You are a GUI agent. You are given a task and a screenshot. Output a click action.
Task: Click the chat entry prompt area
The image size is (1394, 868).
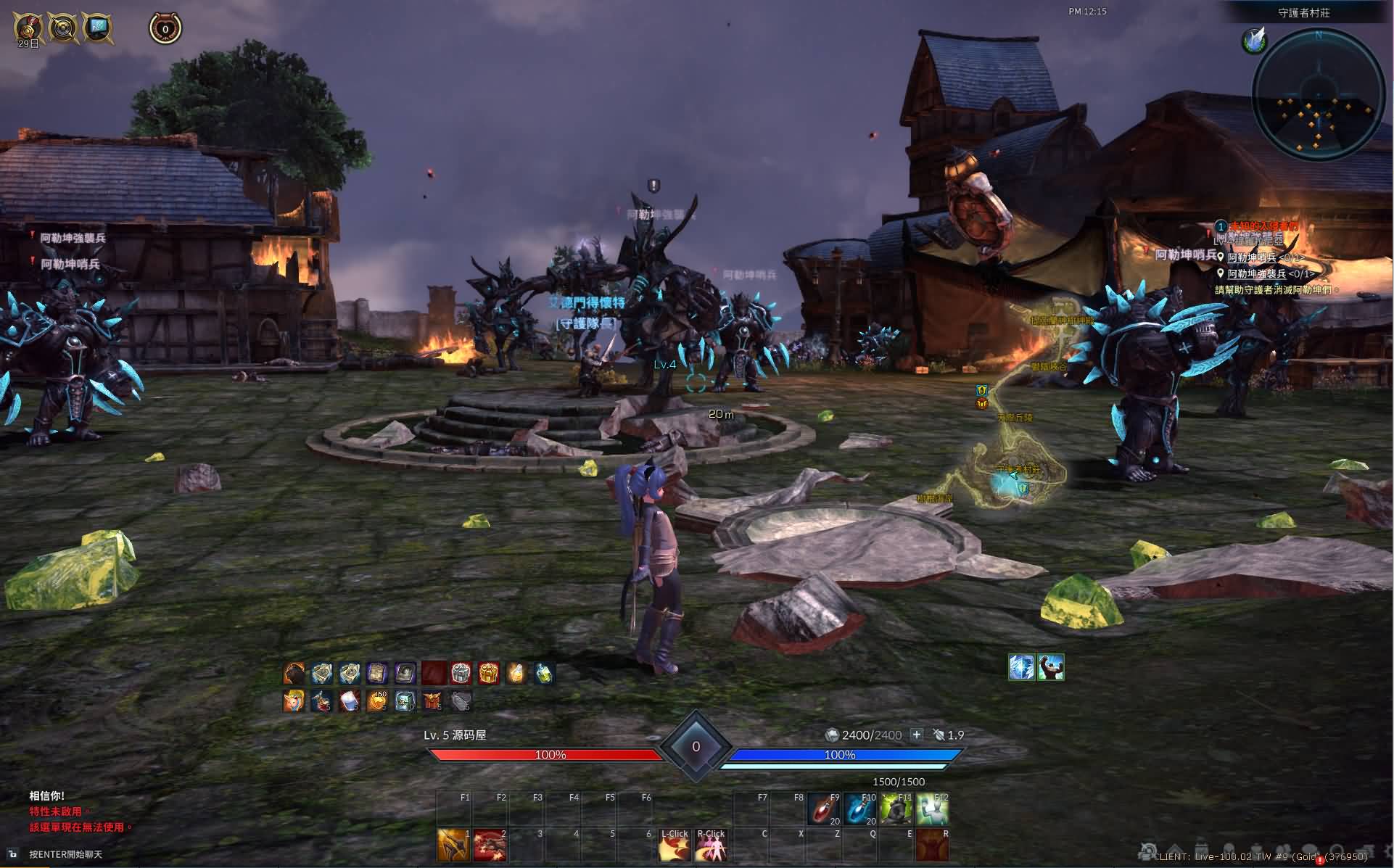[65, 854]
